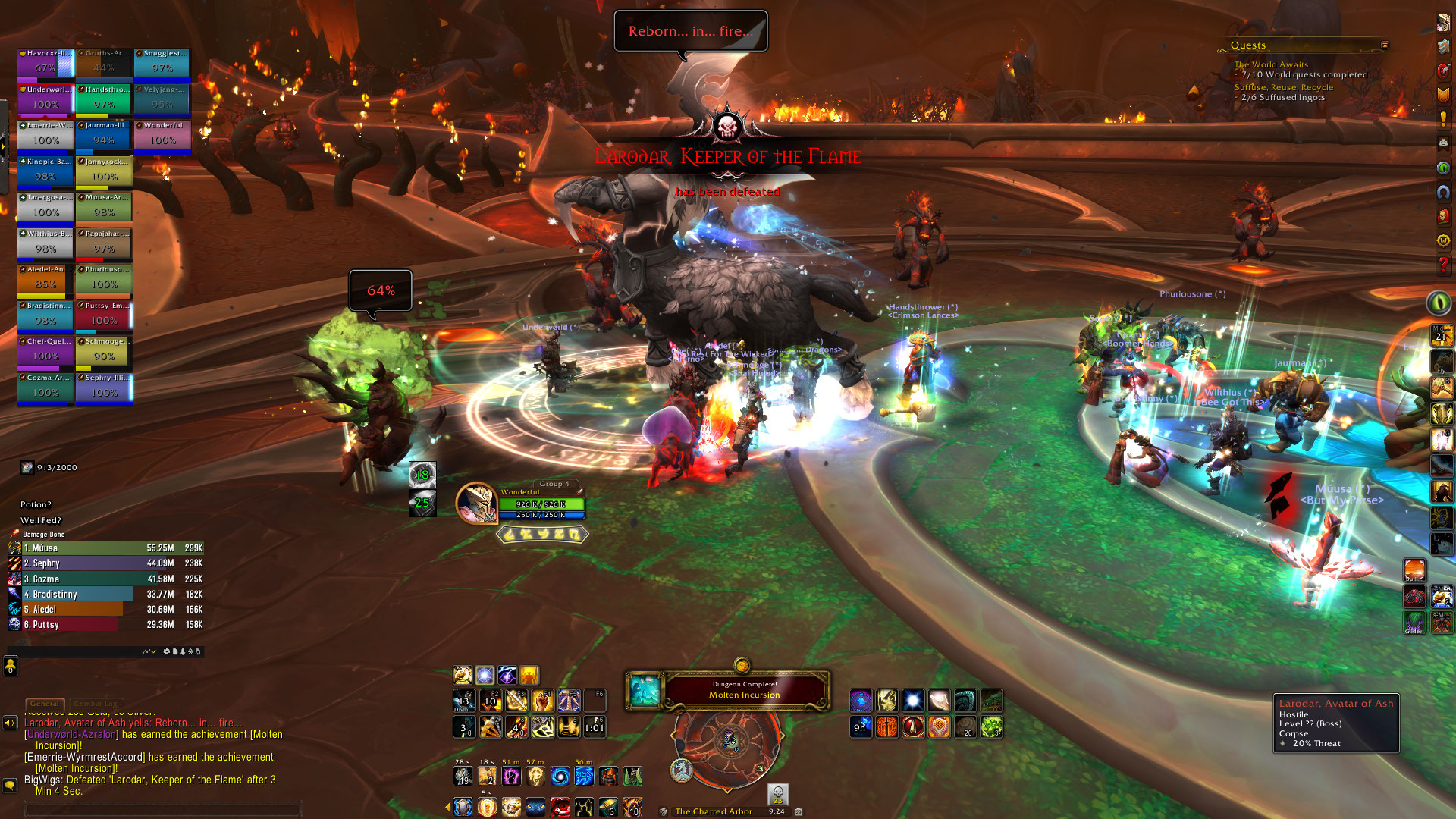Click Puttsy's damage meter bar
1456x819 pixels.
click(x=106, y=624)
